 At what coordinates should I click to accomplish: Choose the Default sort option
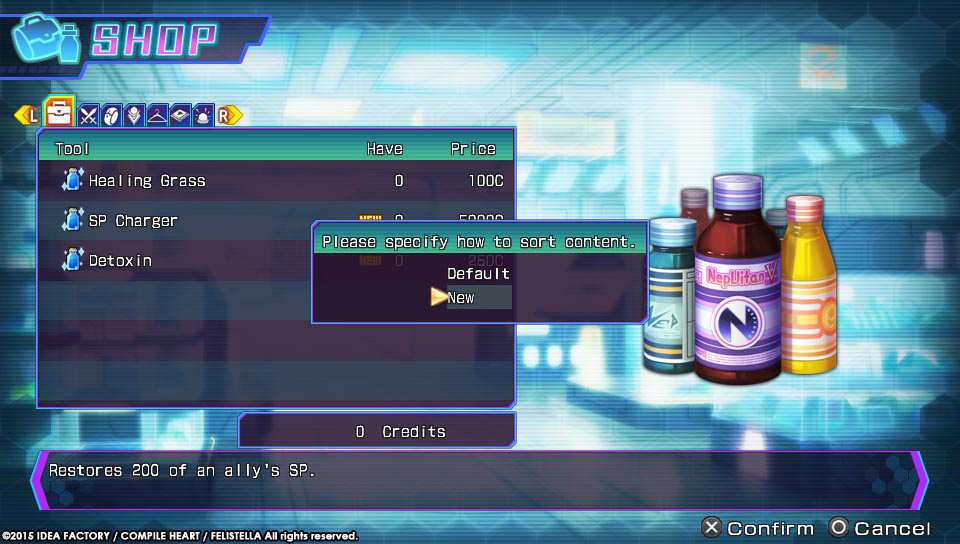tap(478, 273)
